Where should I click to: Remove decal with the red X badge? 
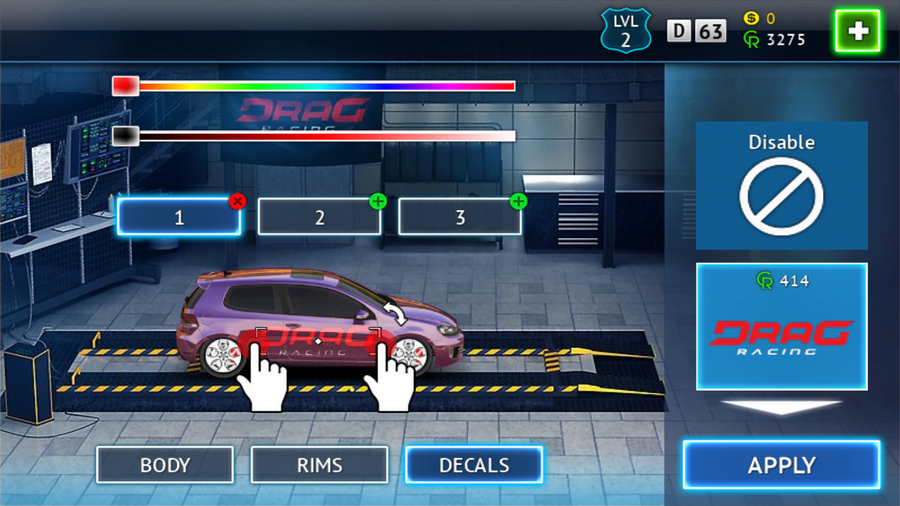click(237, 201)
